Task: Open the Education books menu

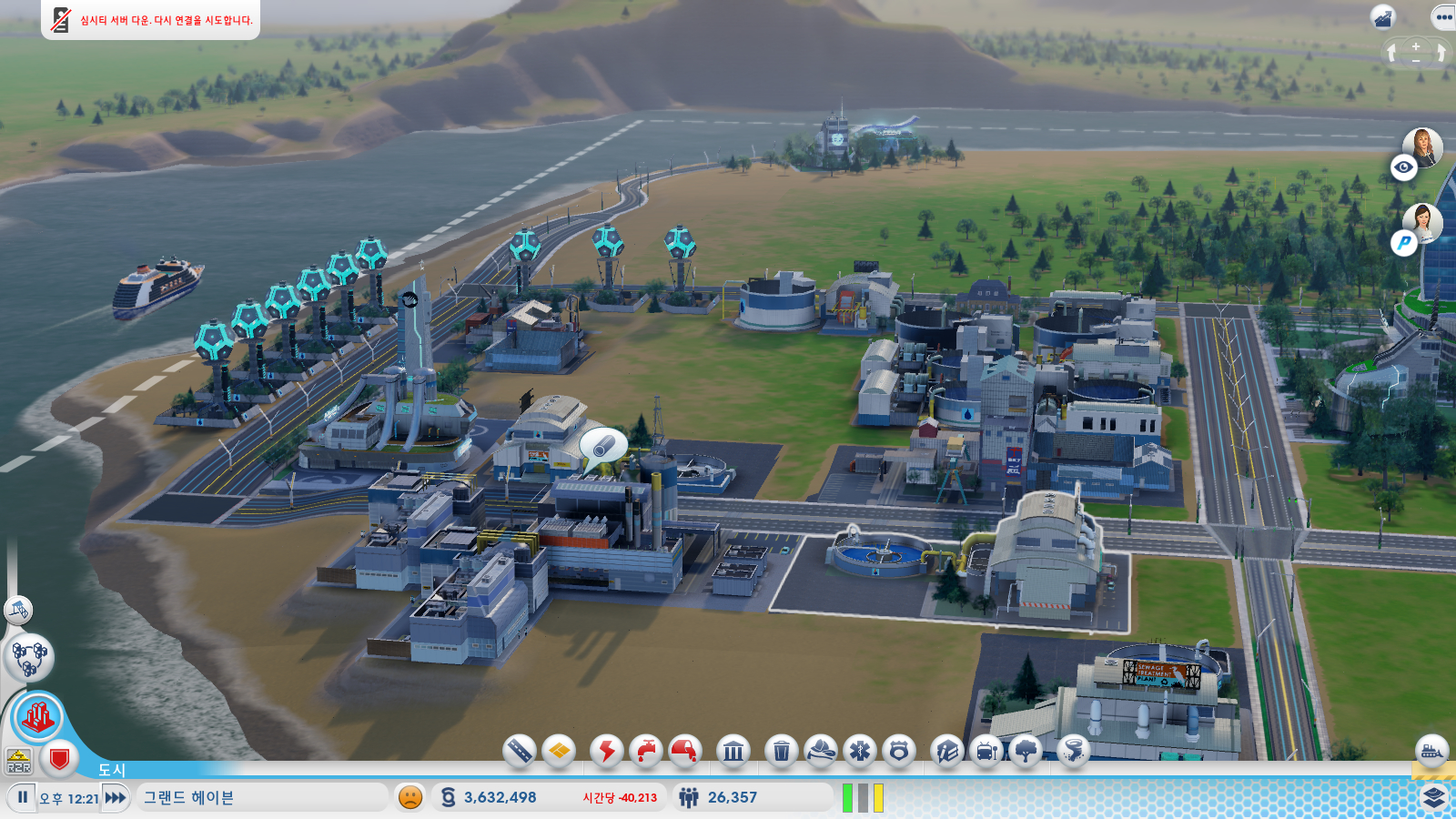Action: [947, 751]
